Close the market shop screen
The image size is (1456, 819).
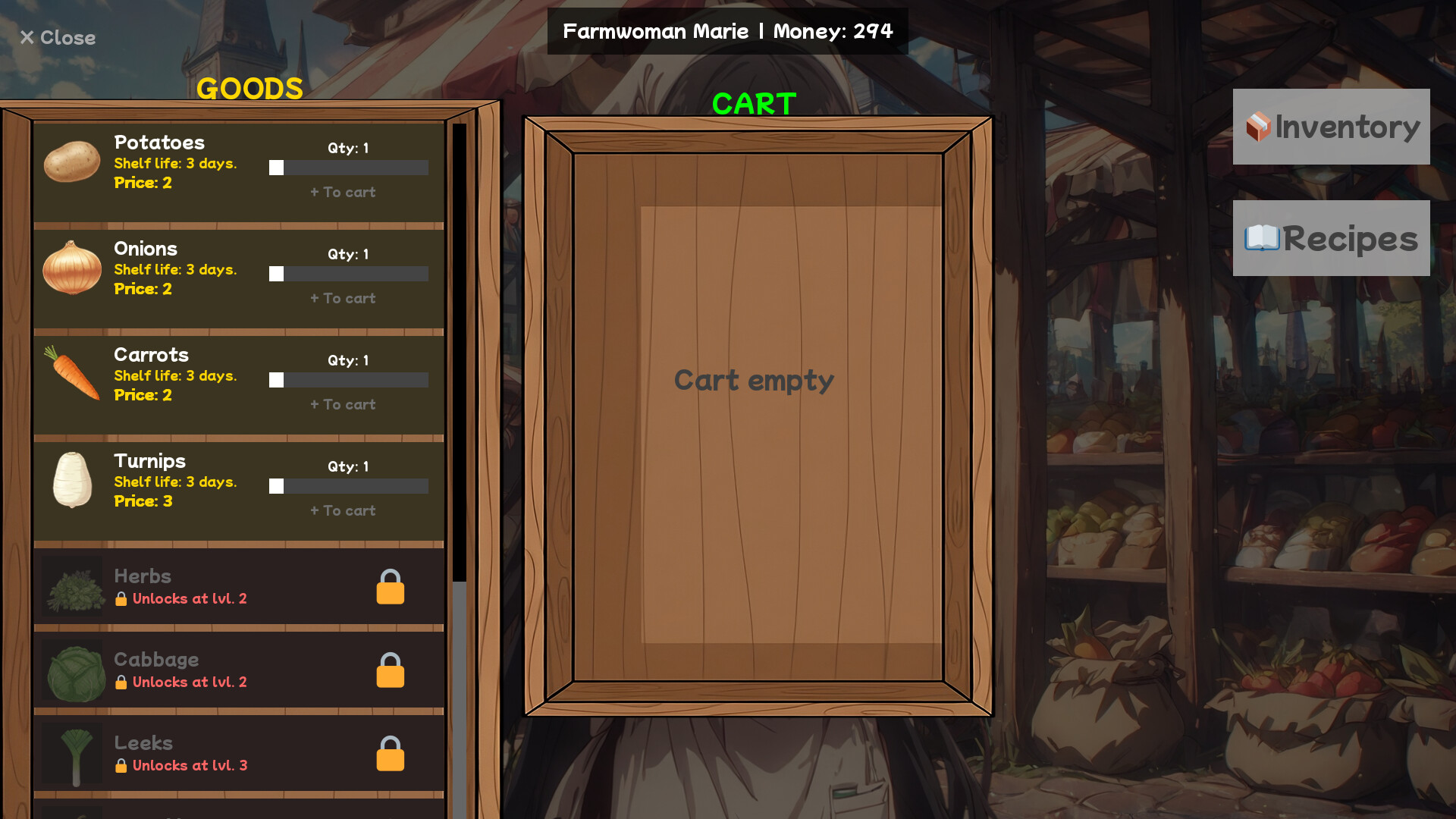point(57,38)
